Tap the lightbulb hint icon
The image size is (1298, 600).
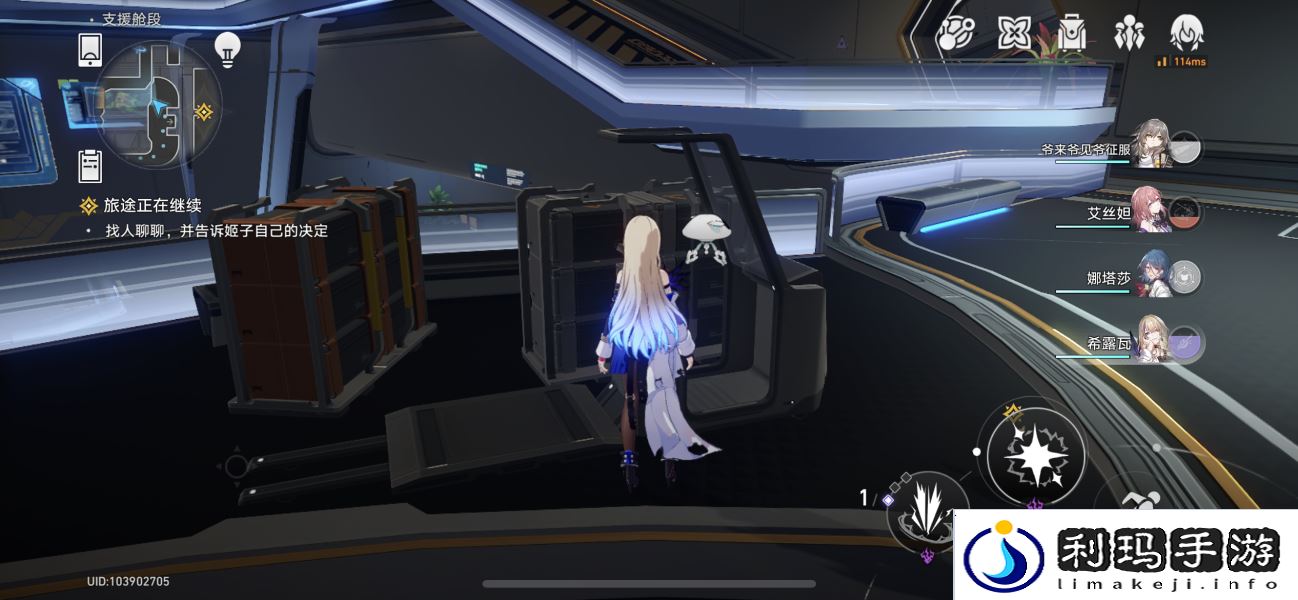(228, 49)
